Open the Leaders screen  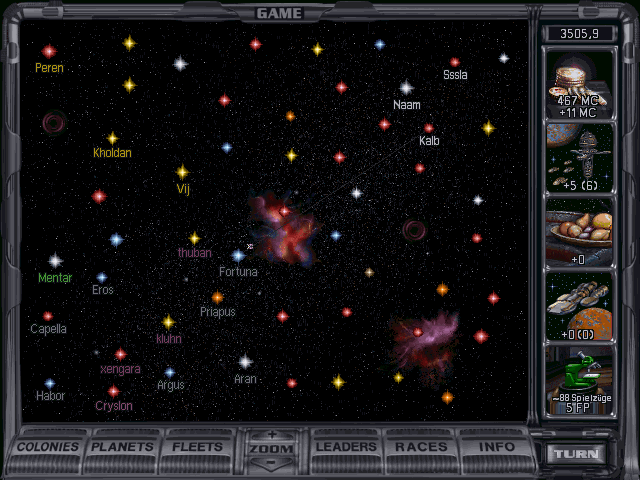[x=347, y=447]
